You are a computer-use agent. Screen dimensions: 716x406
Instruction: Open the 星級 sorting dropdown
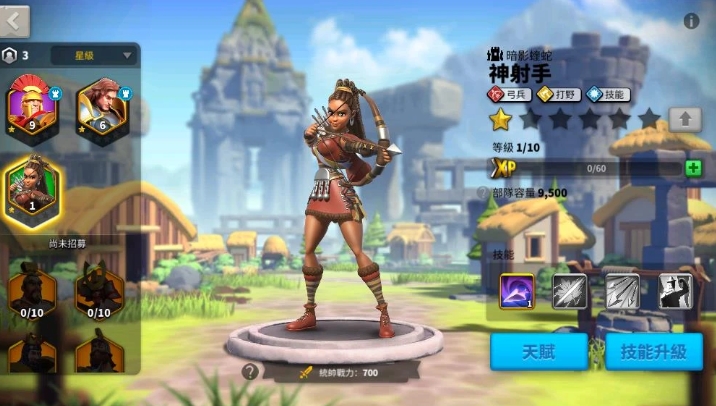click(x=94, y=55)
